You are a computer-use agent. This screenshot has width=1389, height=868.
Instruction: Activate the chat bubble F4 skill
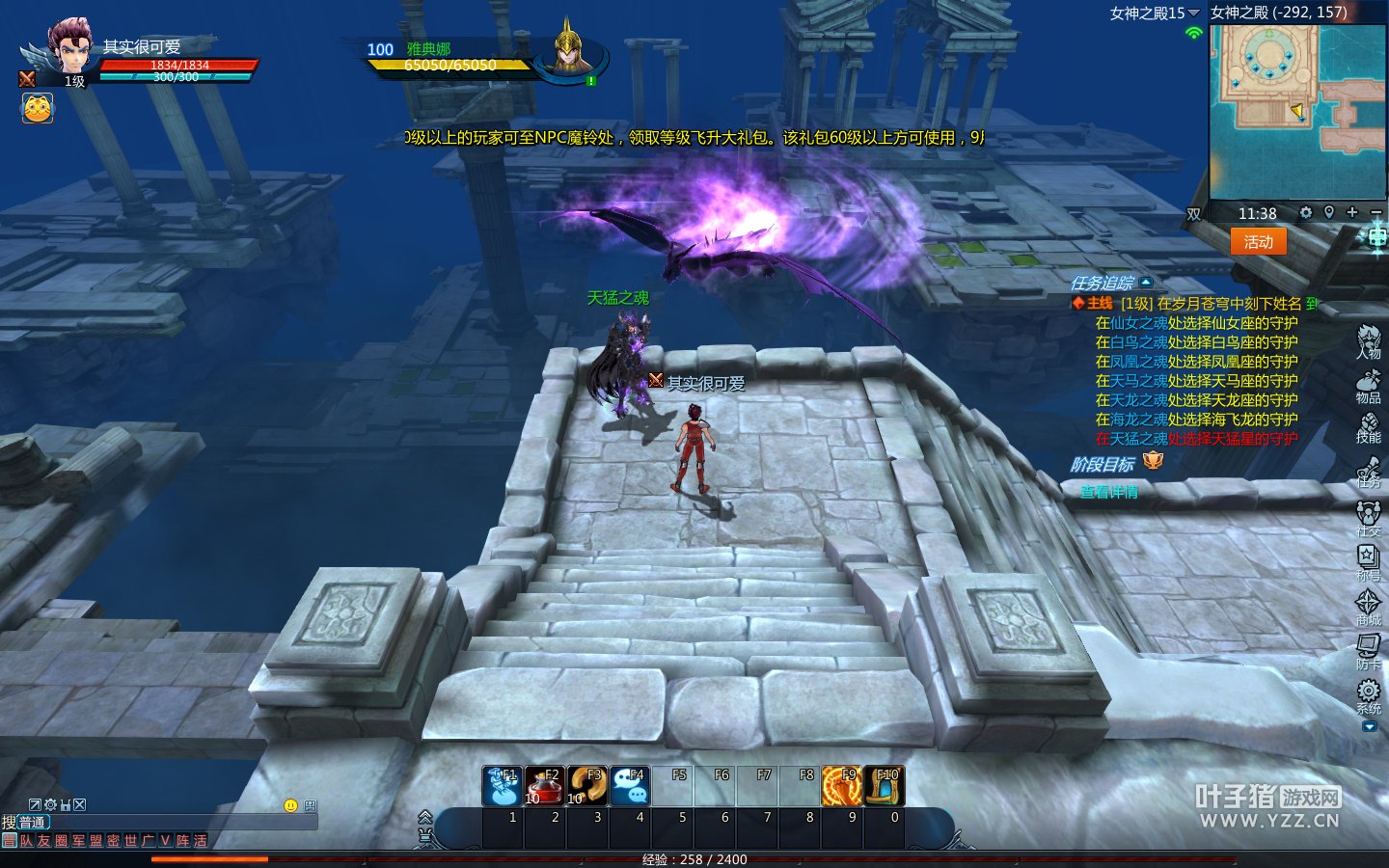coord(630,786)
